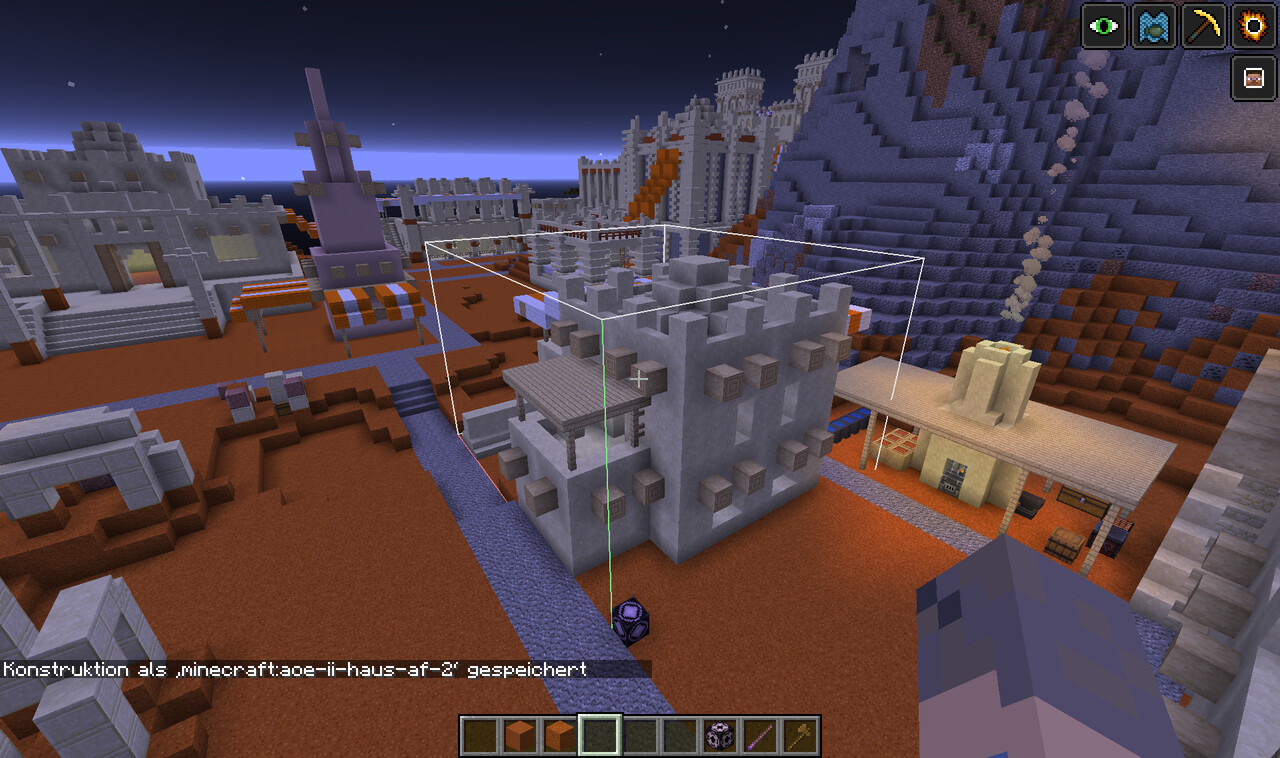Click the blue fish water breathing icon
Image resolution: width=1280 pixels, height=758 pixels.
1153,26
